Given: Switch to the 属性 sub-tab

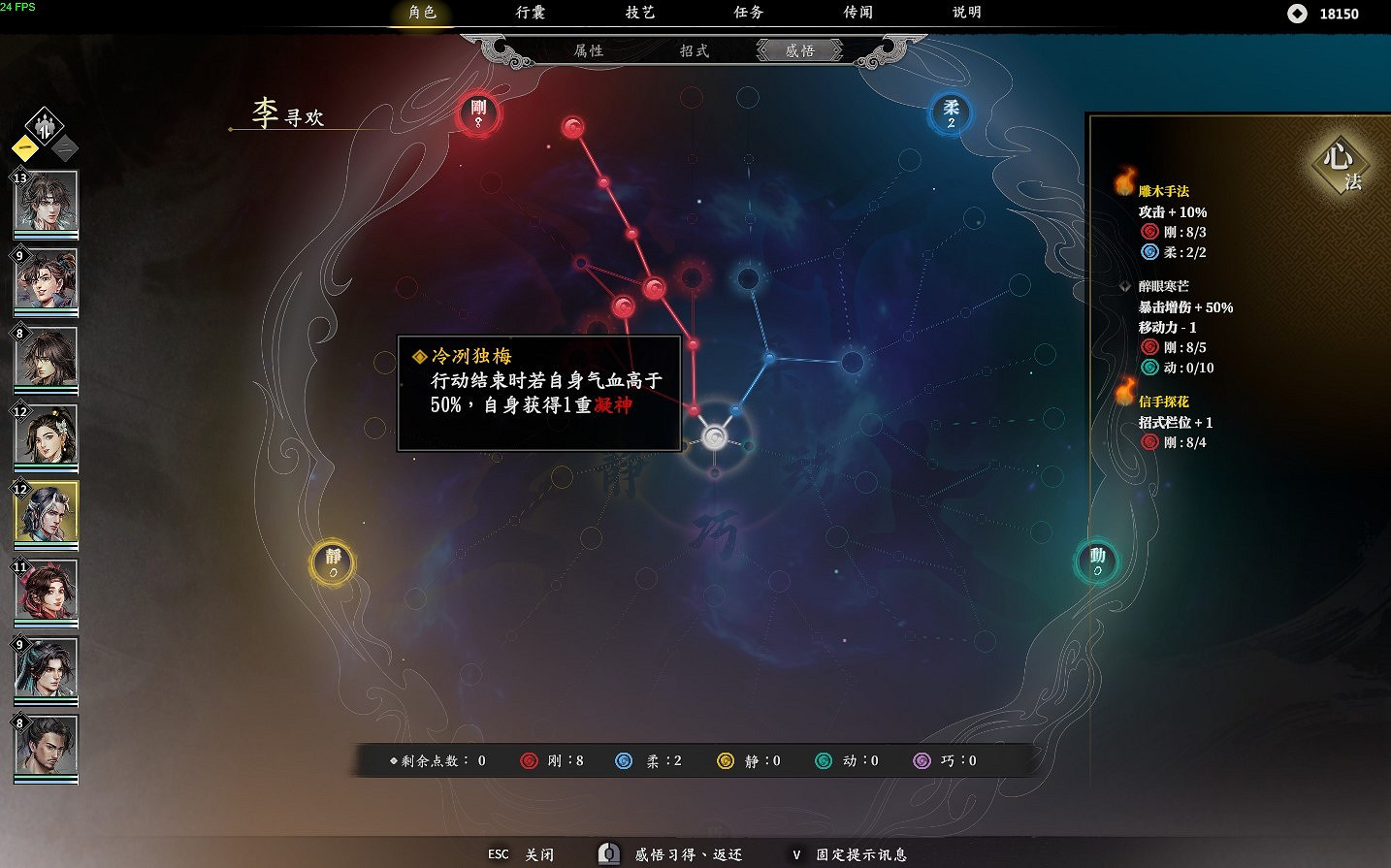Looking at the screenshot, I should click(590, 50).
